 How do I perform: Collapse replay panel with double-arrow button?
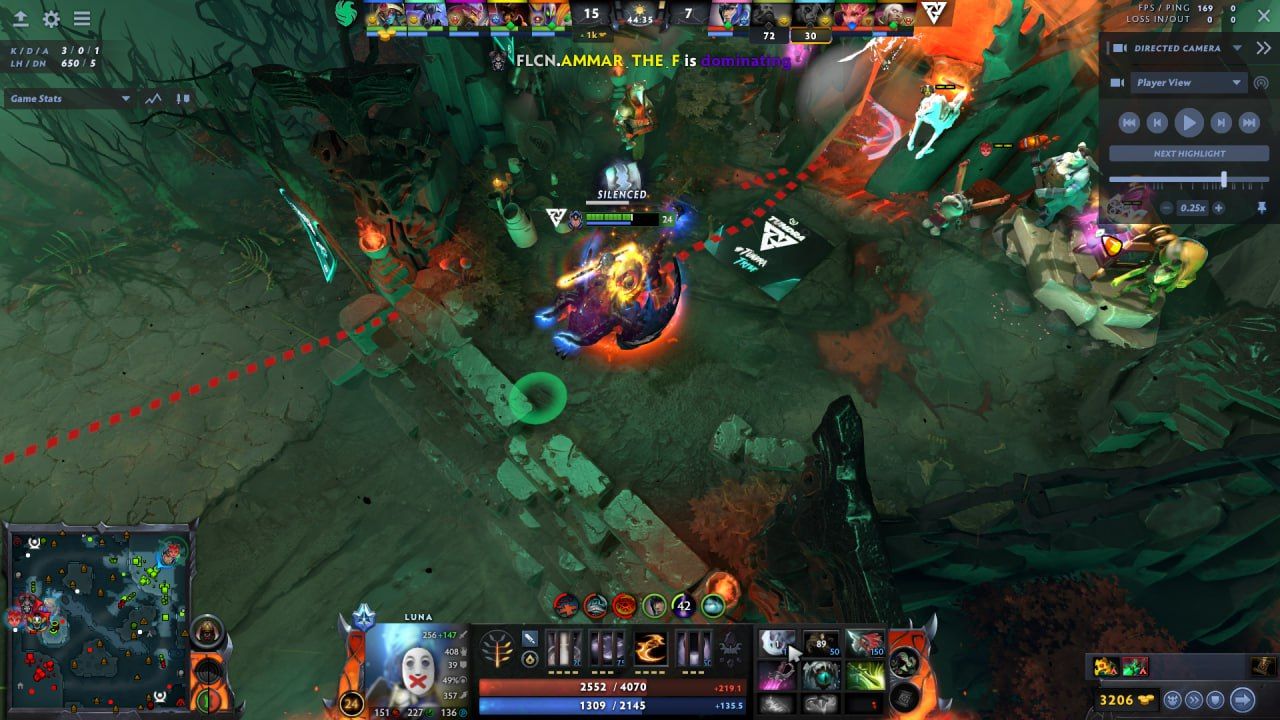point(1263,48)
